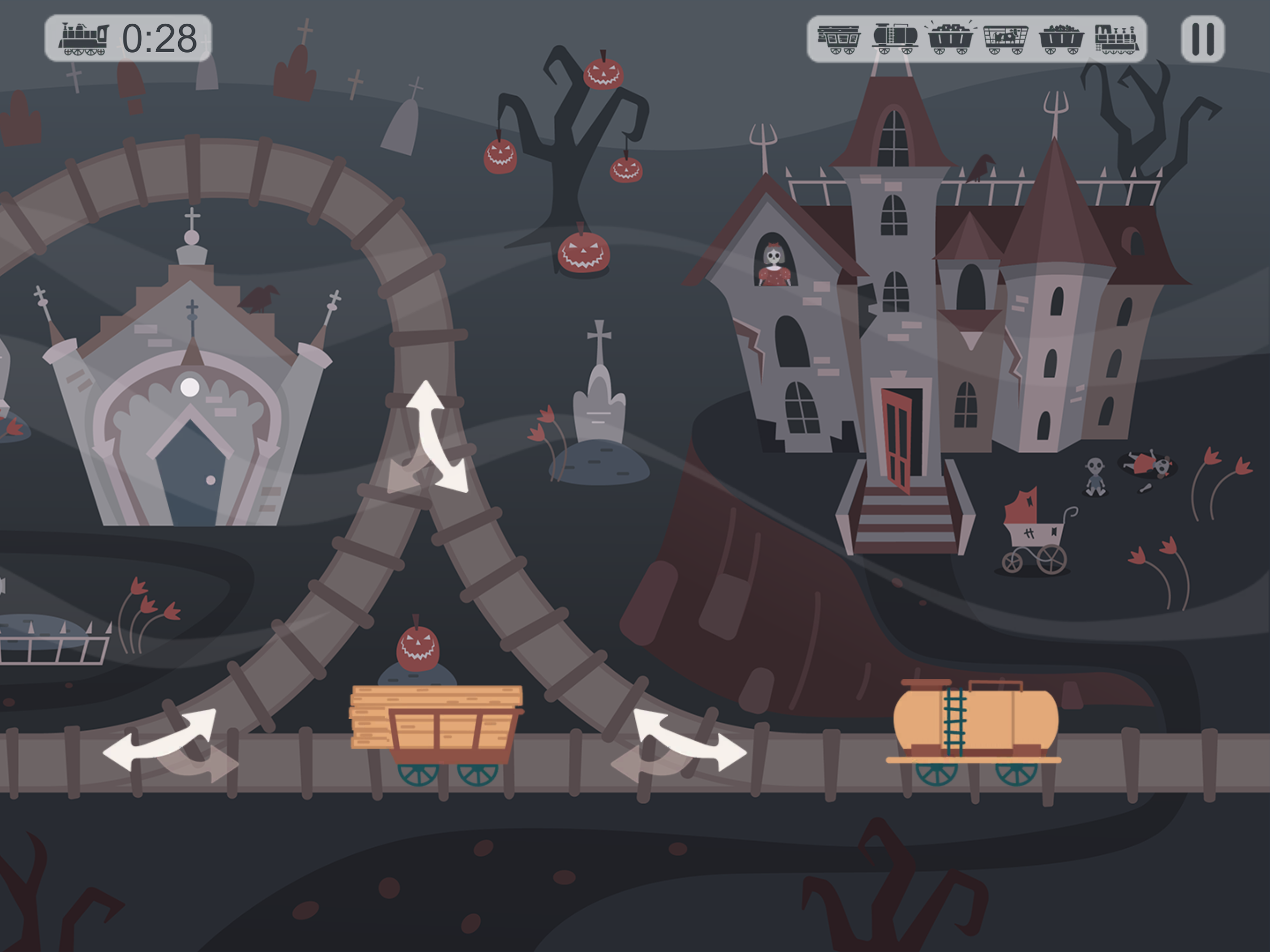Select the boxcar icon in the wagon order panel
The image size is (1270, 952).
pos(838,37)
